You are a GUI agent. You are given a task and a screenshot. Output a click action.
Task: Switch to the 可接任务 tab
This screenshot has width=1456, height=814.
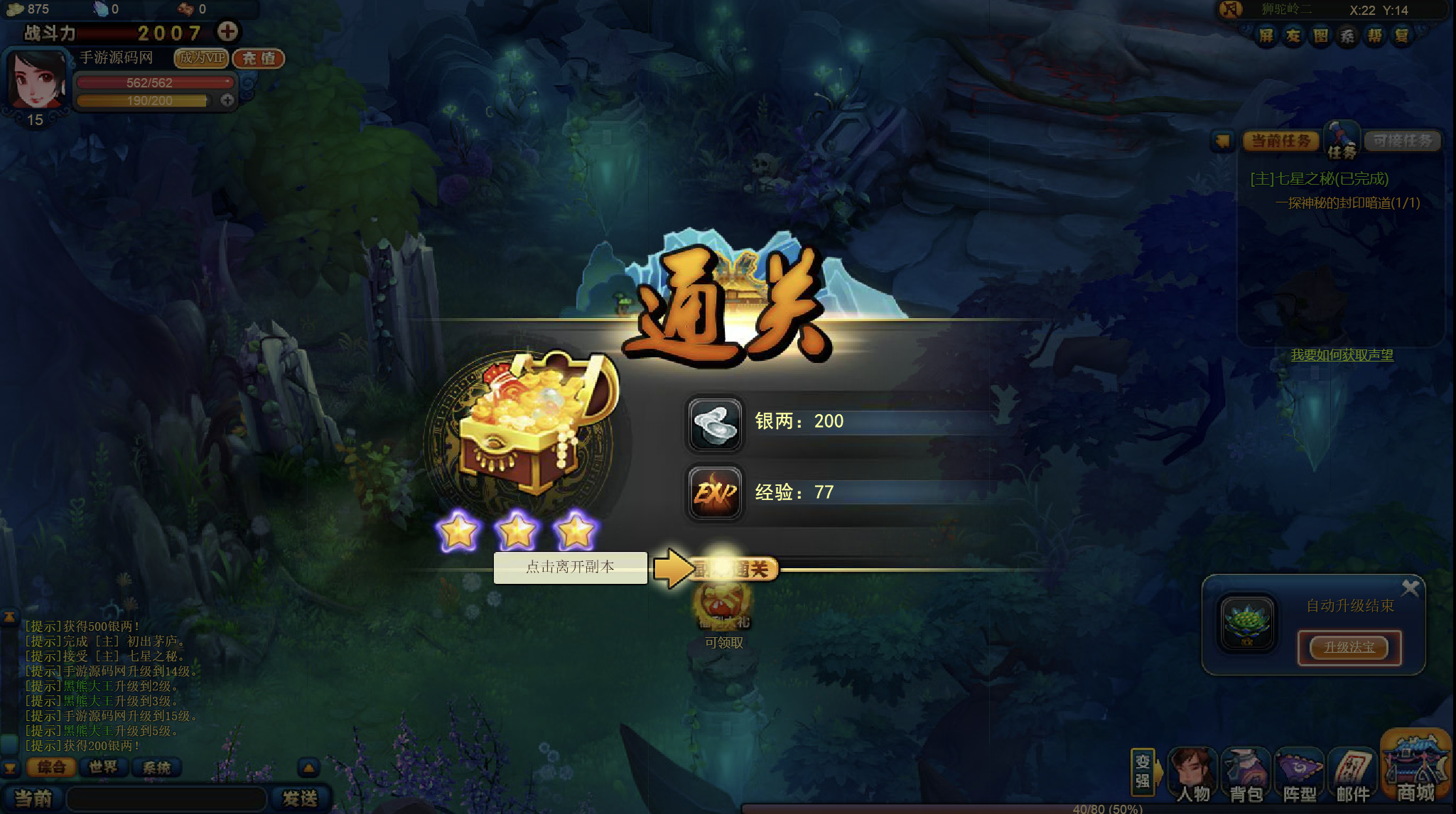click(x=1402, y=141)
